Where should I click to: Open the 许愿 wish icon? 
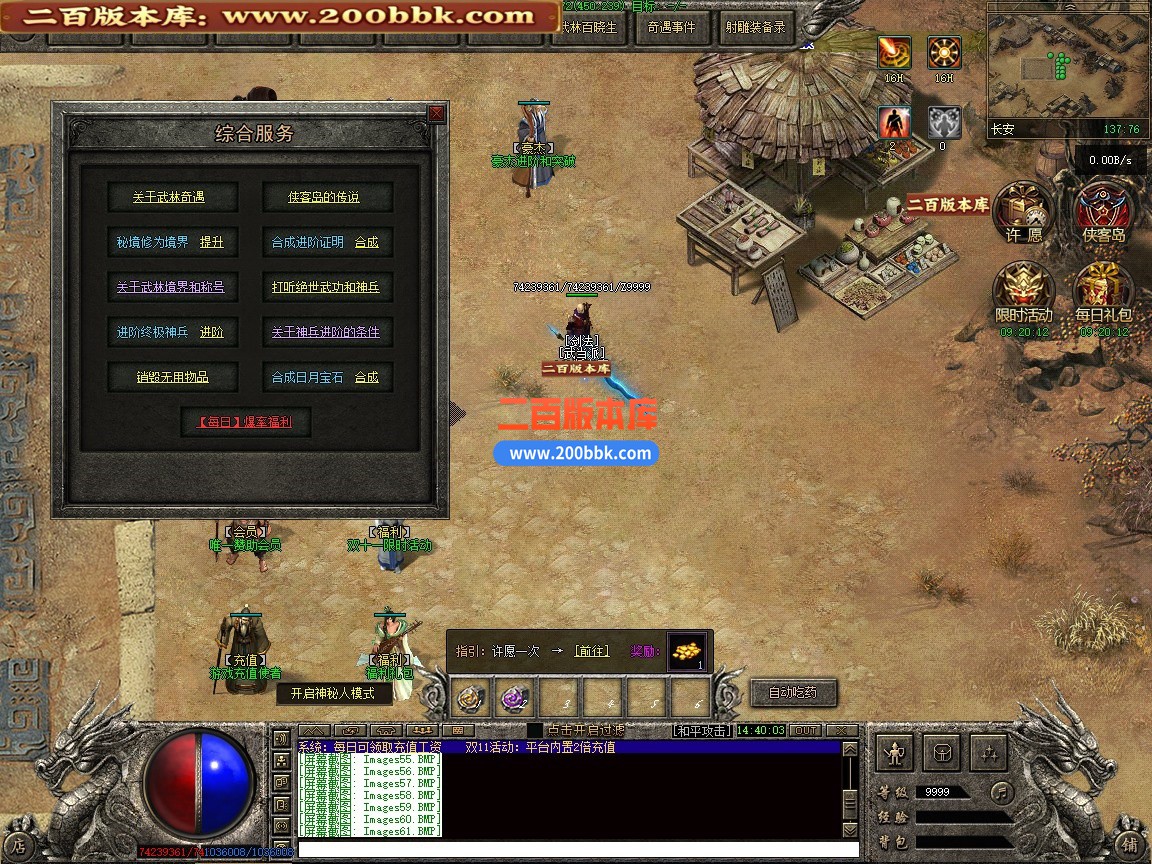(x=1024, y=214)
